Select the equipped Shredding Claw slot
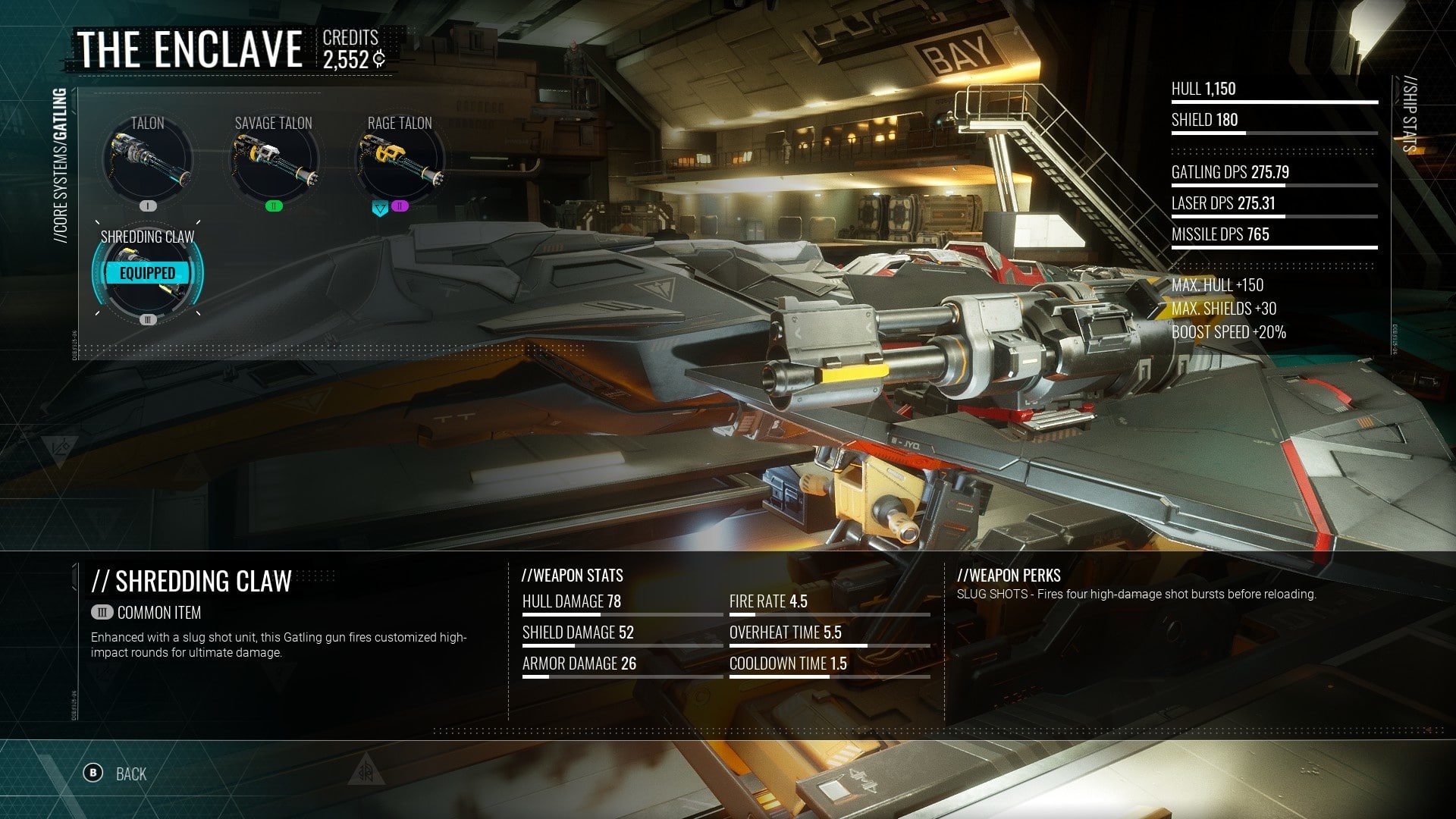 147,275
